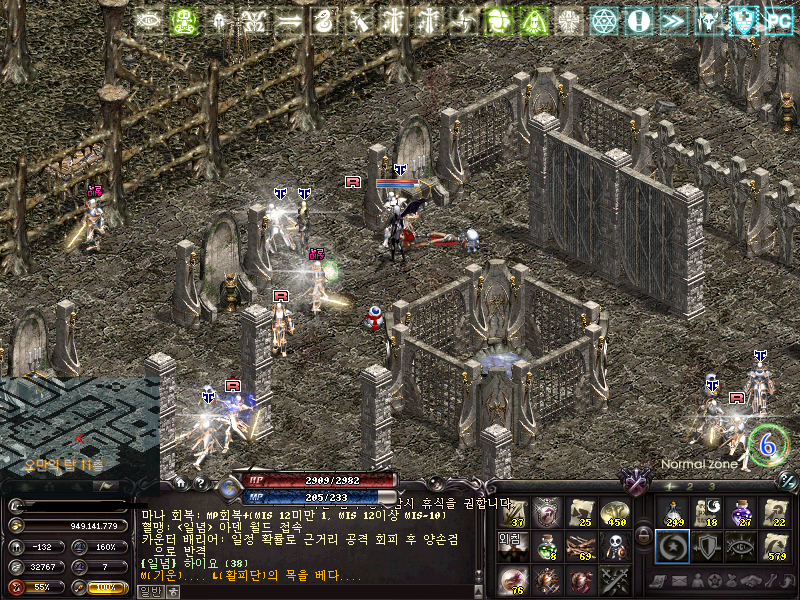Click the exclamation mark status icon
The width and height of the screenshot is (800, 600).
click(638, 21)
